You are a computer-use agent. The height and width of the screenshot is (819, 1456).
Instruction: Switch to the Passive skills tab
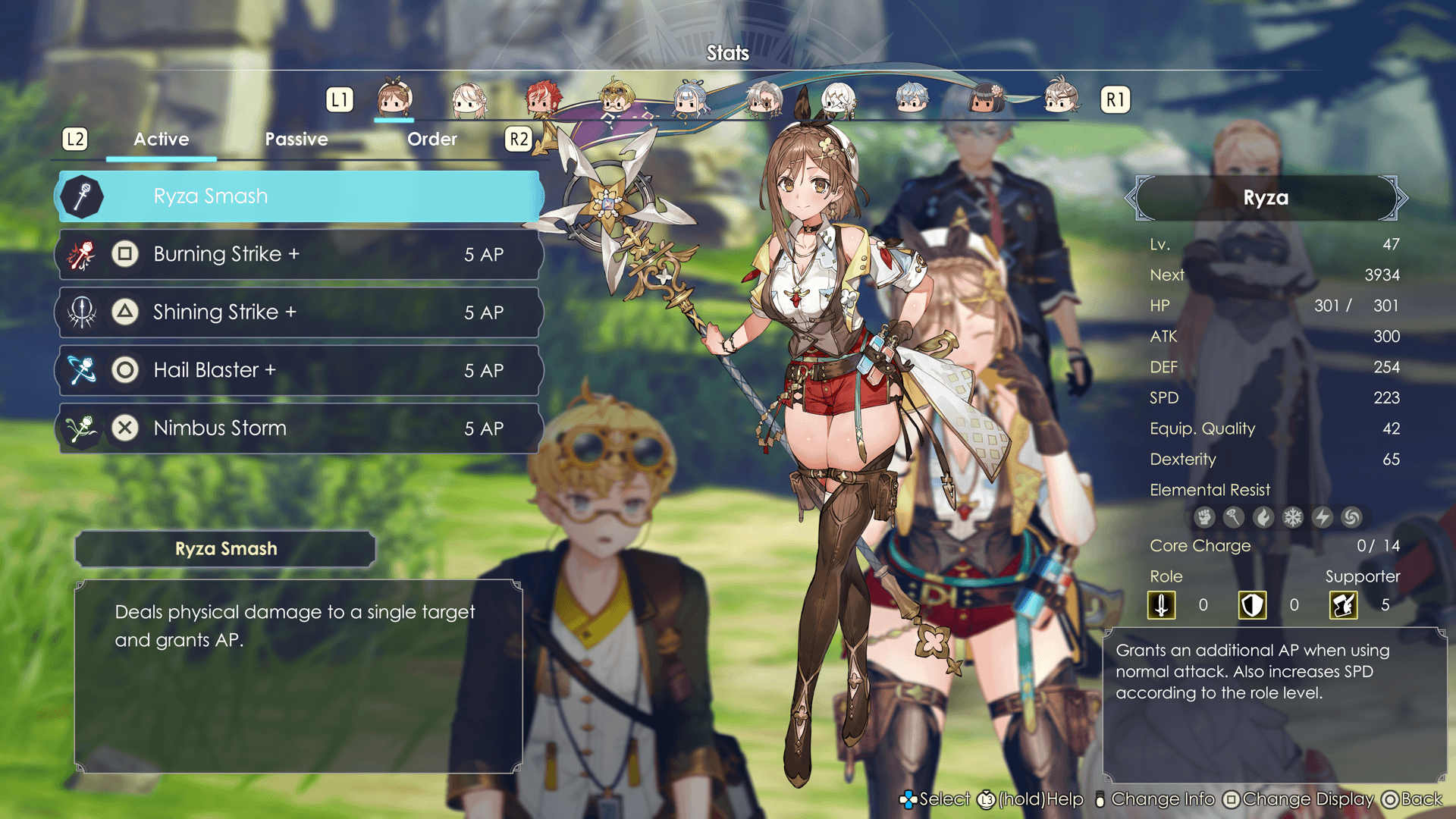point(296,140)
